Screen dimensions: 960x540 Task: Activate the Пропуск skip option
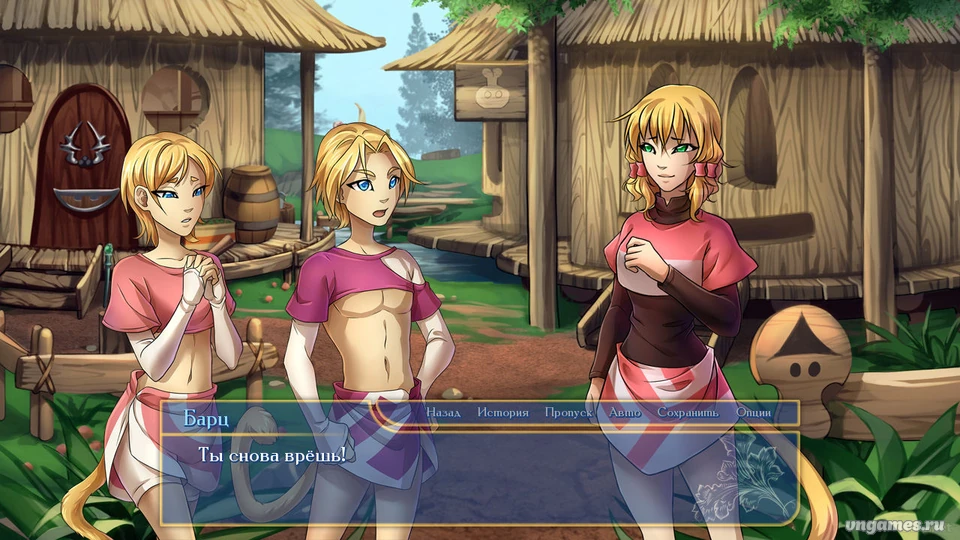click(568, 413)
